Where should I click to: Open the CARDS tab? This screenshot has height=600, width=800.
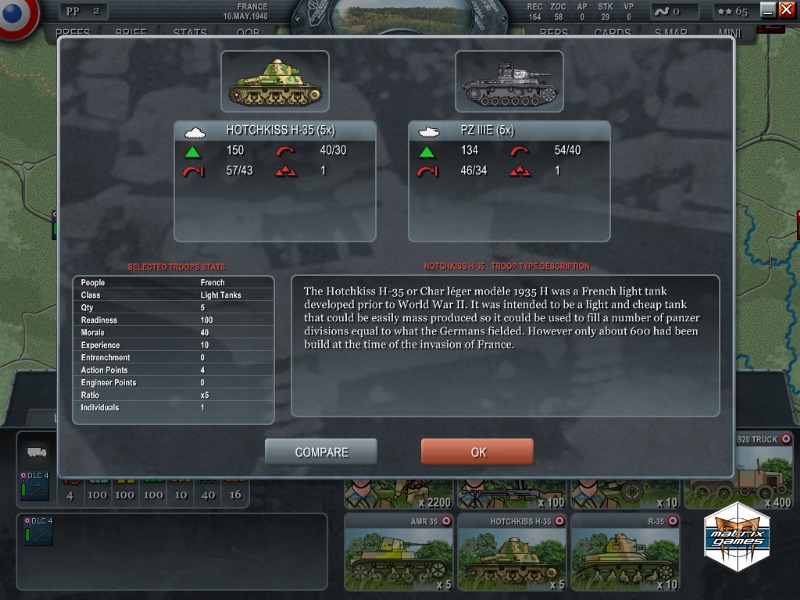point(612,33)
